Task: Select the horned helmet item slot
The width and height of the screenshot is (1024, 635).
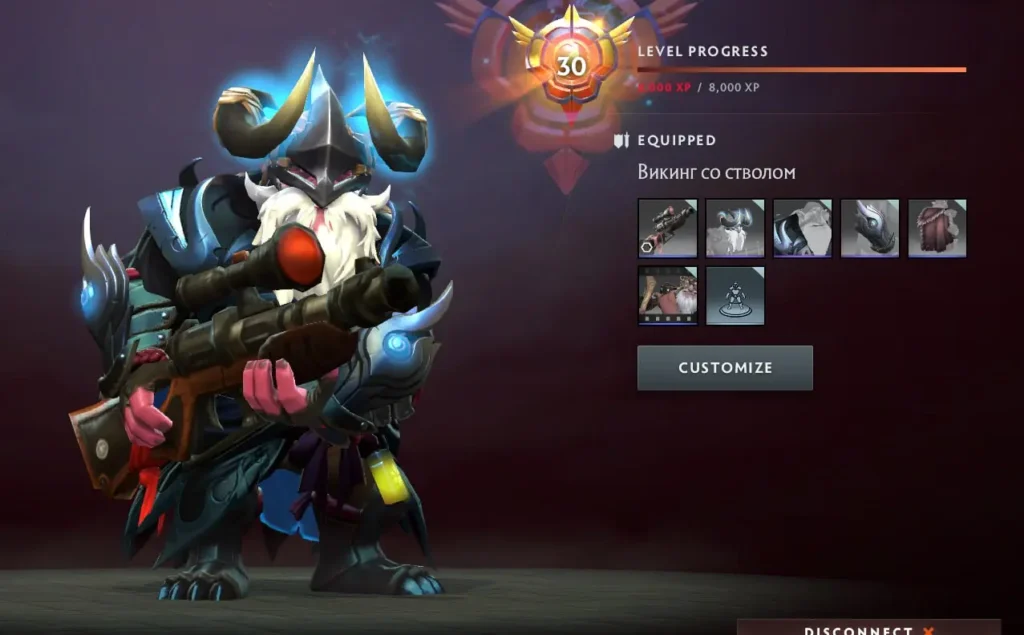Action: coord(735,229)
